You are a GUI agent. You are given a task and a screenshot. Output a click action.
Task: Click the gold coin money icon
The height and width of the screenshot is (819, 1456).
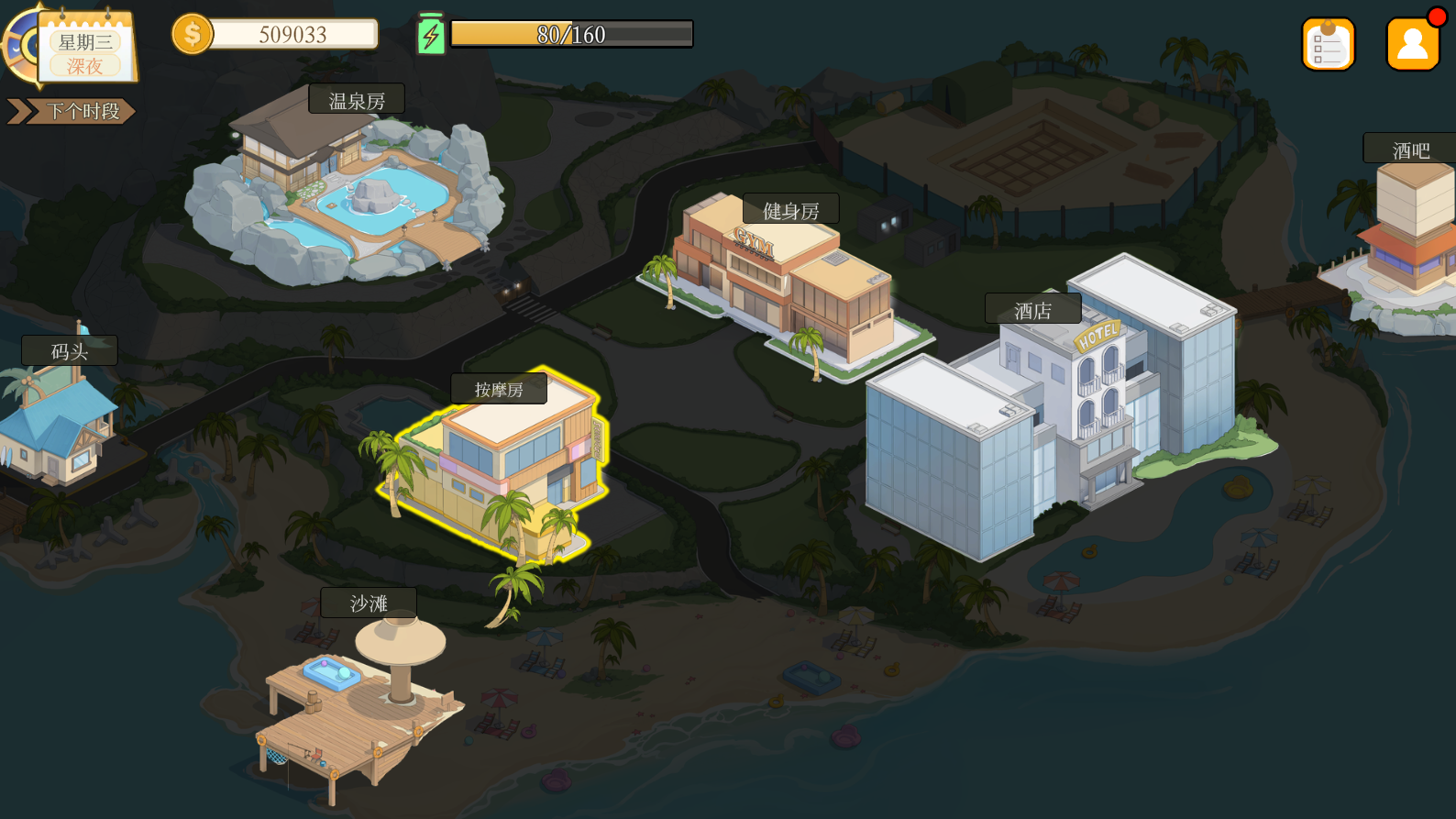click(x=193, y=35)
